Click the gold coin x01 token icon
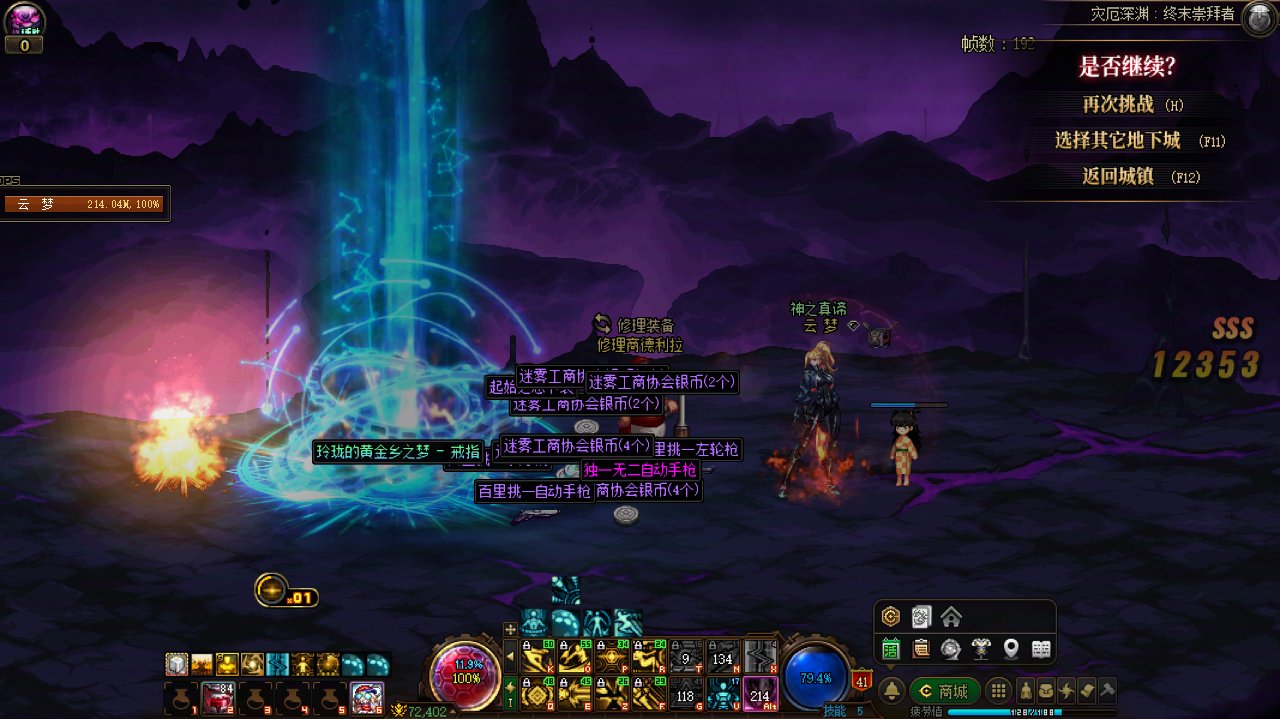1280x719 pixels. (272, 590)
